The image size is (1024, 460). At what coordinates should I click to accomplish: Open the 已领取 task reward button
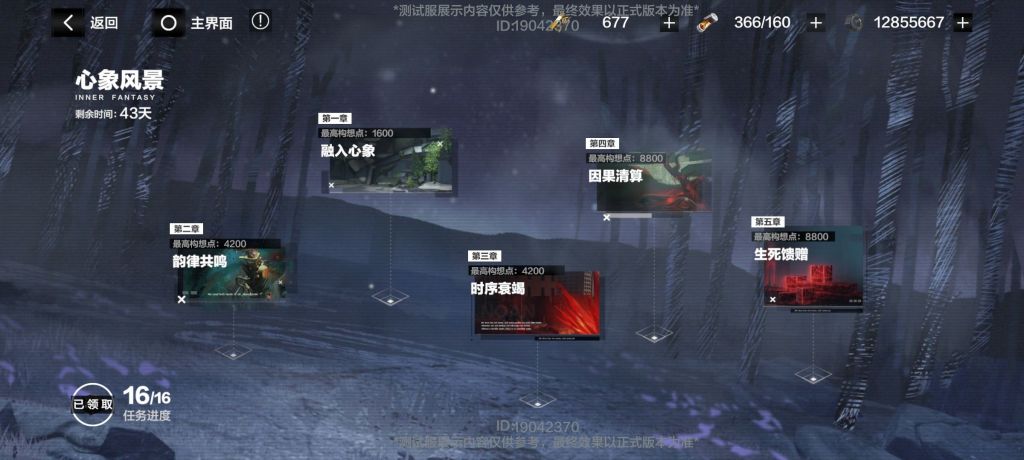[x=93, y=404]
